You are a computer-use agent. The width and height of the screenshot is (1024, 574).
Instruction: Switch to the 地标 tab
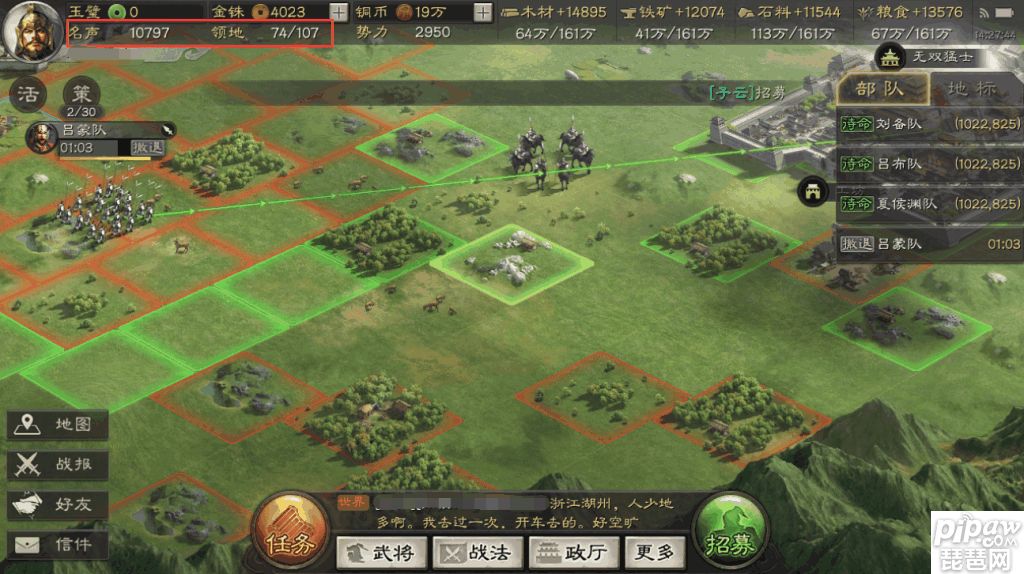click(971, 89)
